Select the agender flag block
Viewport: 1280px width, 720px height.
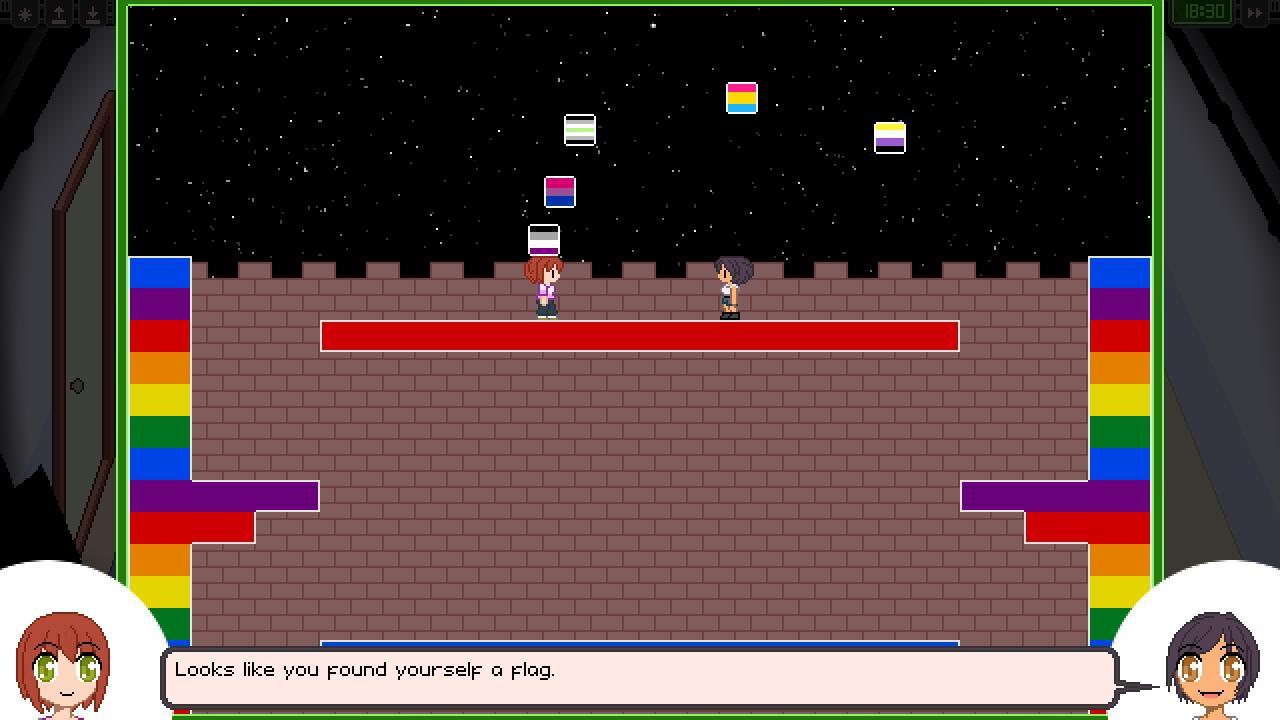click(578, 130)
